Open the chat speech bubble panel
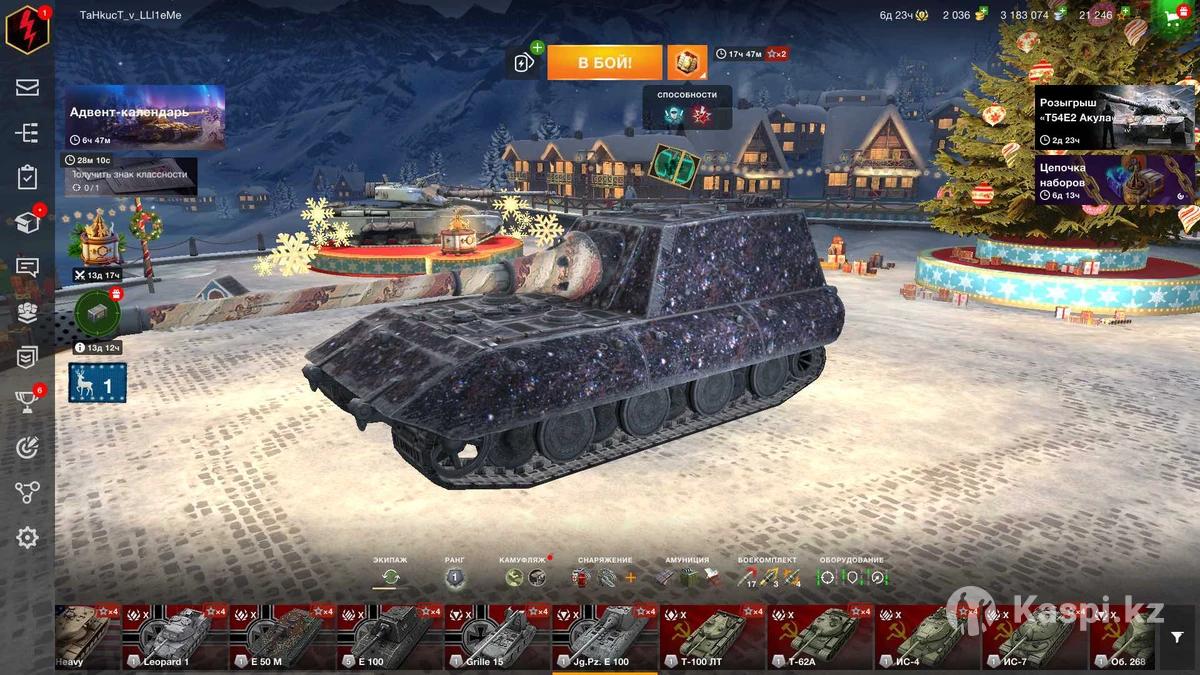The width and height of the screenshot is (1200, 675). tap(27, 267)
